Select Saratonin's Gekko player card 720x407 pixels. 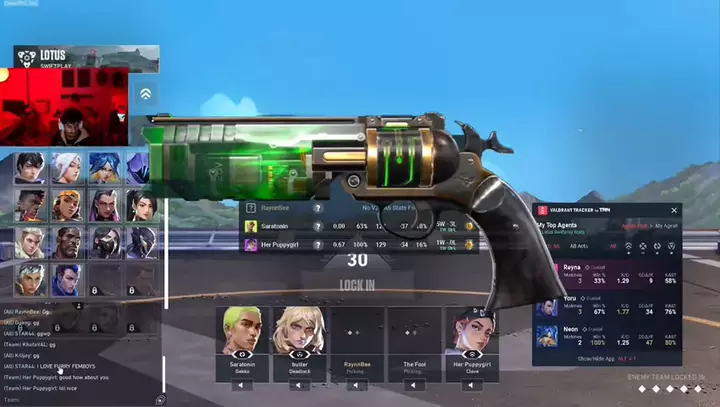pos(241,339)
